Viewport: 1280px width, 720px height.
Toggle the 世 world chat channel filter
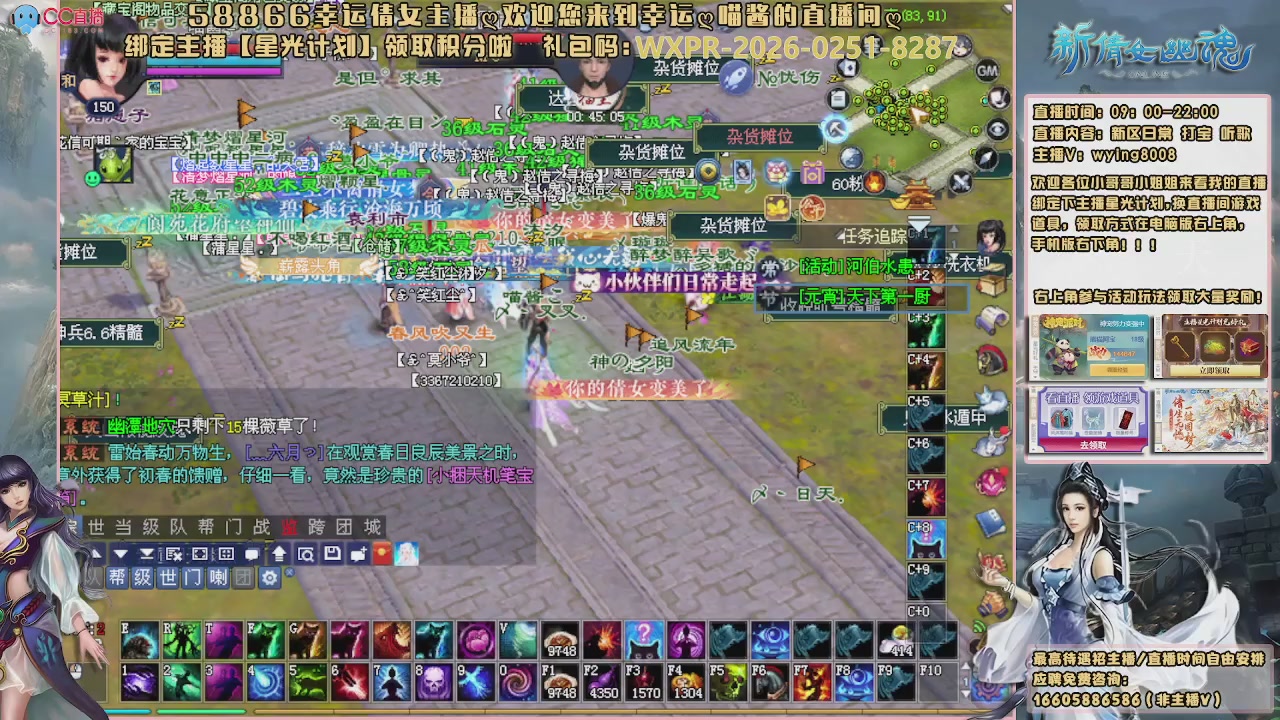tap(169, 578)
